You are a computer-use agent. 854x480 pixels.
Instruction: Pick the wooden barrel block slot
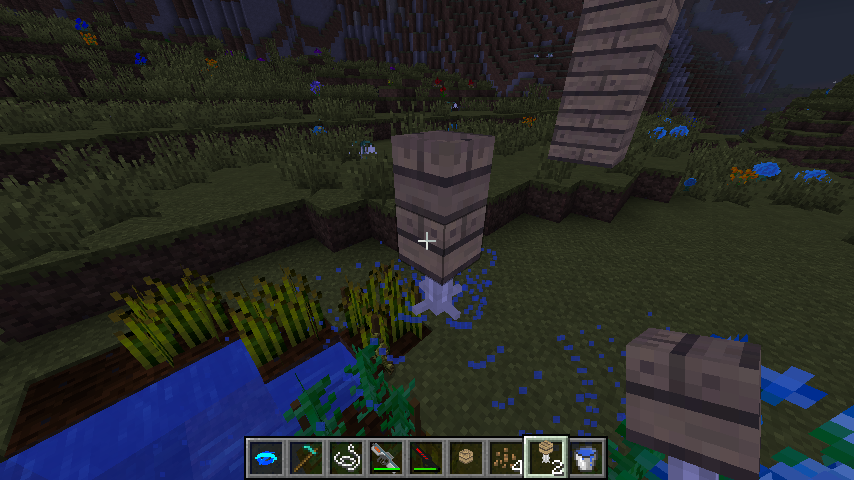click(466, 457)
